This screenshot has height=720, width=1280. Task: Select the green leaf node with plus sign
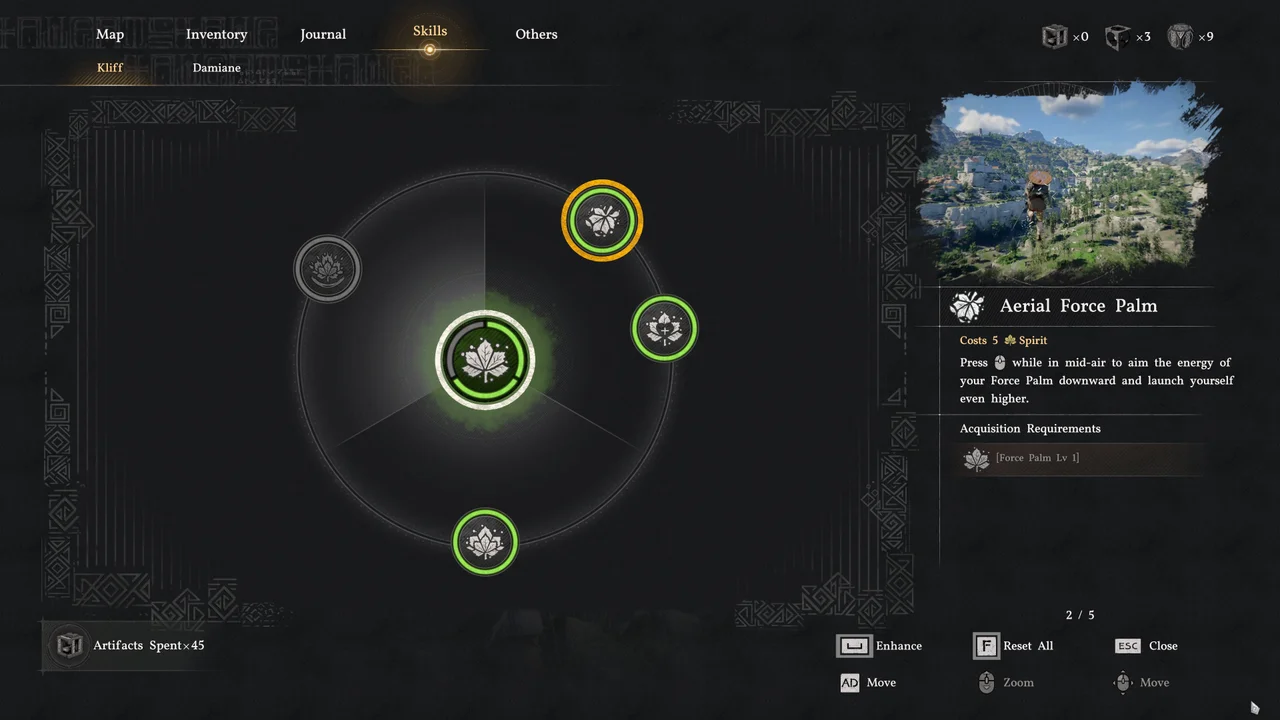pyautogui.click(x=664, y=328)
